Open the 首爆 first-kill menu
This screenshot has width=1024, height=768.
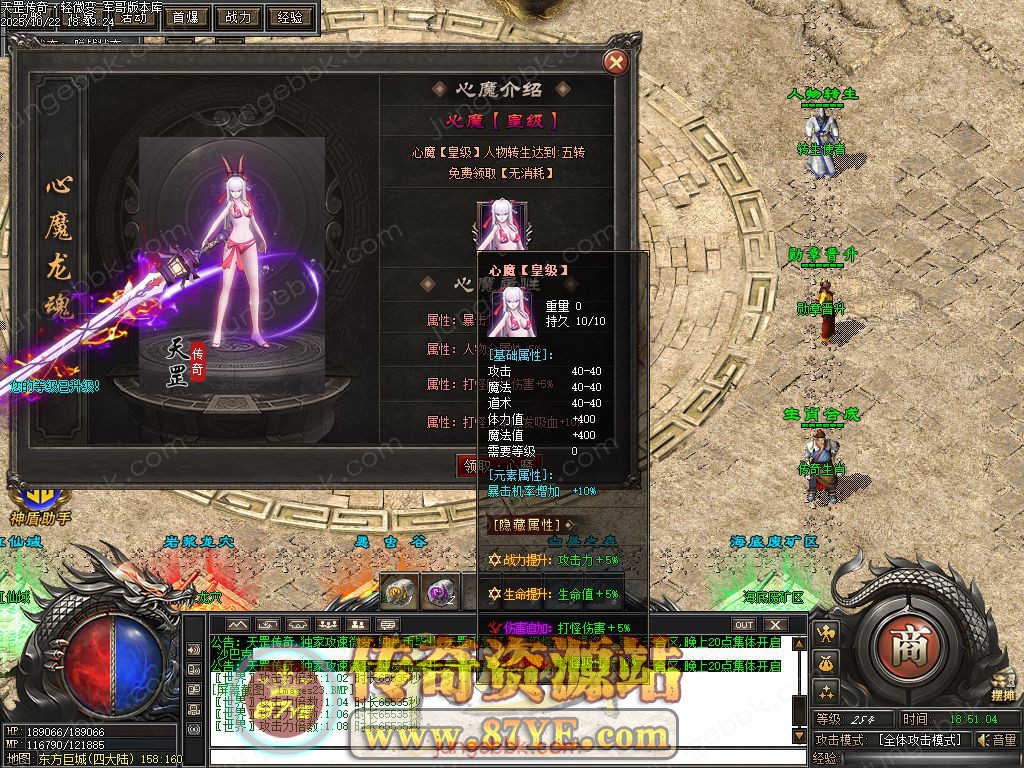[x=185, y=17]
